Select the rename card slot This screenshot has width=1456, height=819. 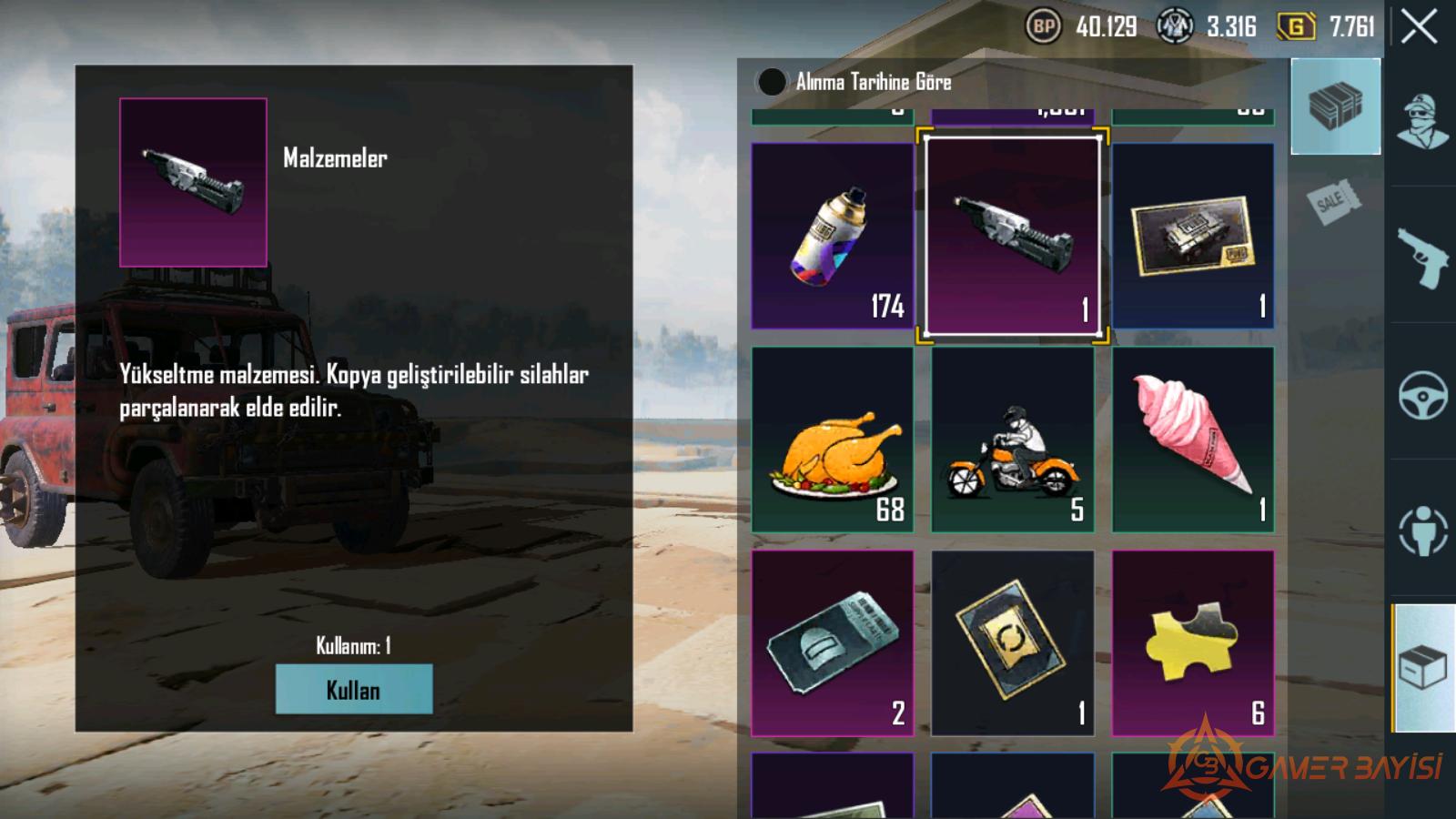pyautogui.click(x=1012, y=642)
